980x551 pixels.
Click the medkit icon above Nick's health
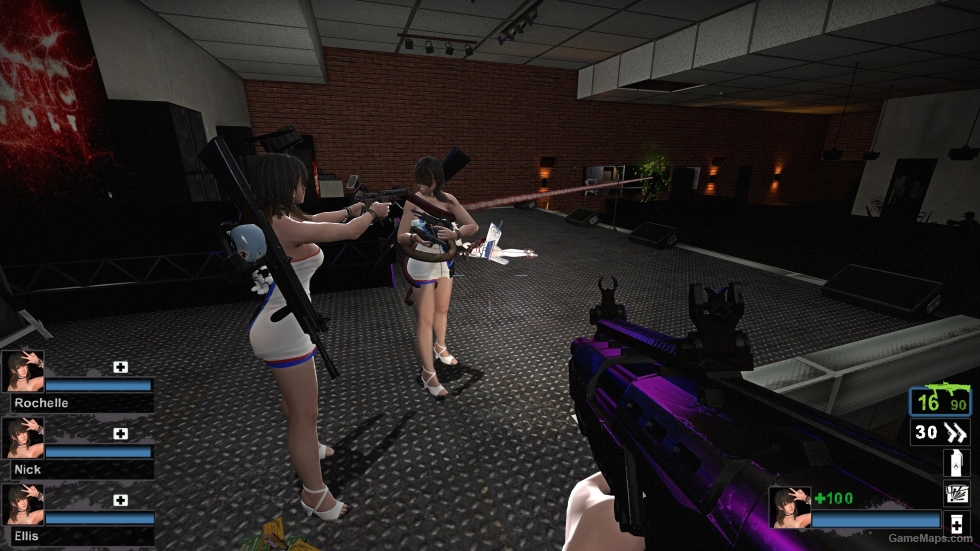pyautogui.click(x=121, y=434)
